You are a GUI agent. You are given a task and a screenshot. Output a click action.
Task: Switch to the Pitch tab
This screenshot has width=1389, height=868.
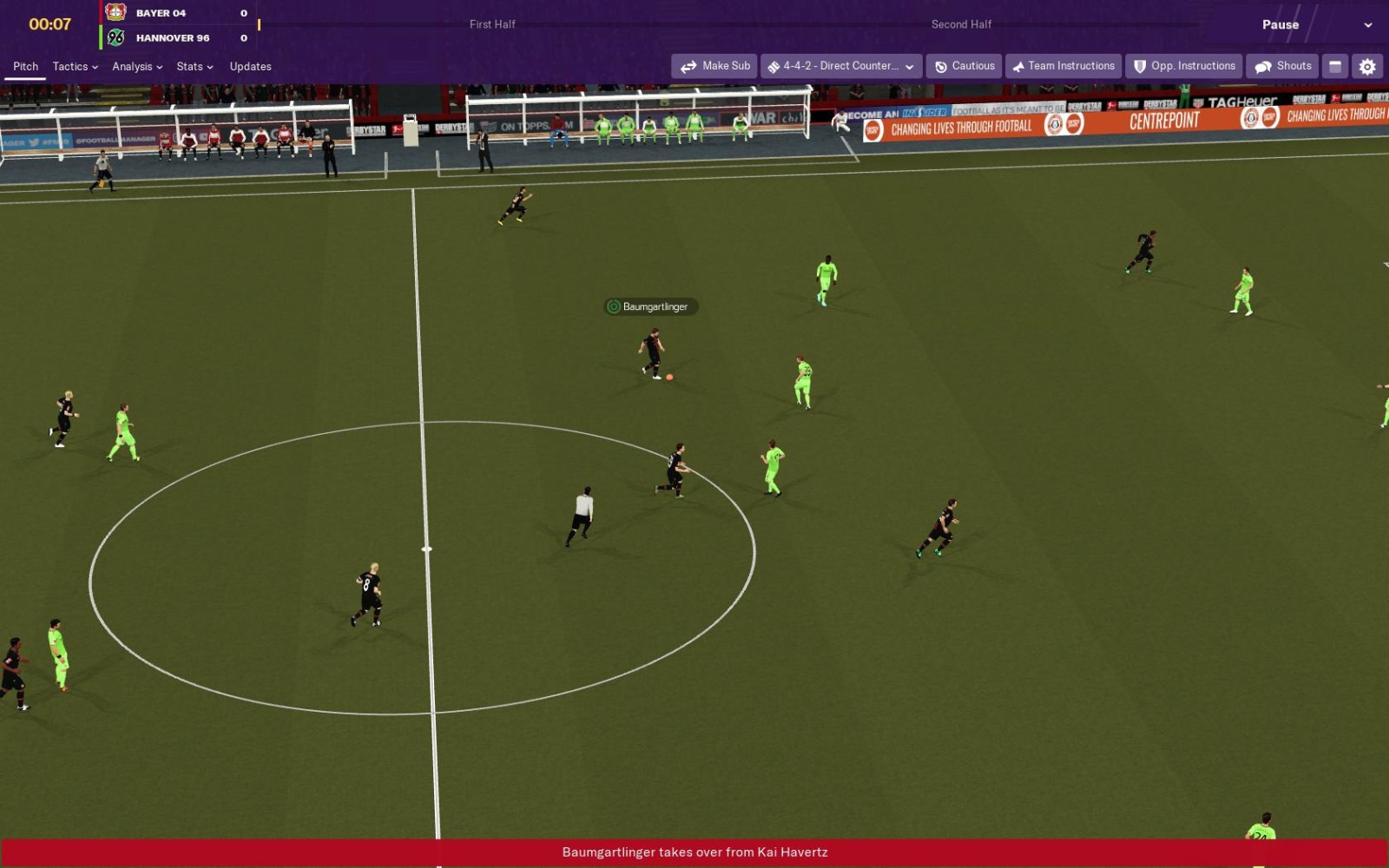point(25,67)
